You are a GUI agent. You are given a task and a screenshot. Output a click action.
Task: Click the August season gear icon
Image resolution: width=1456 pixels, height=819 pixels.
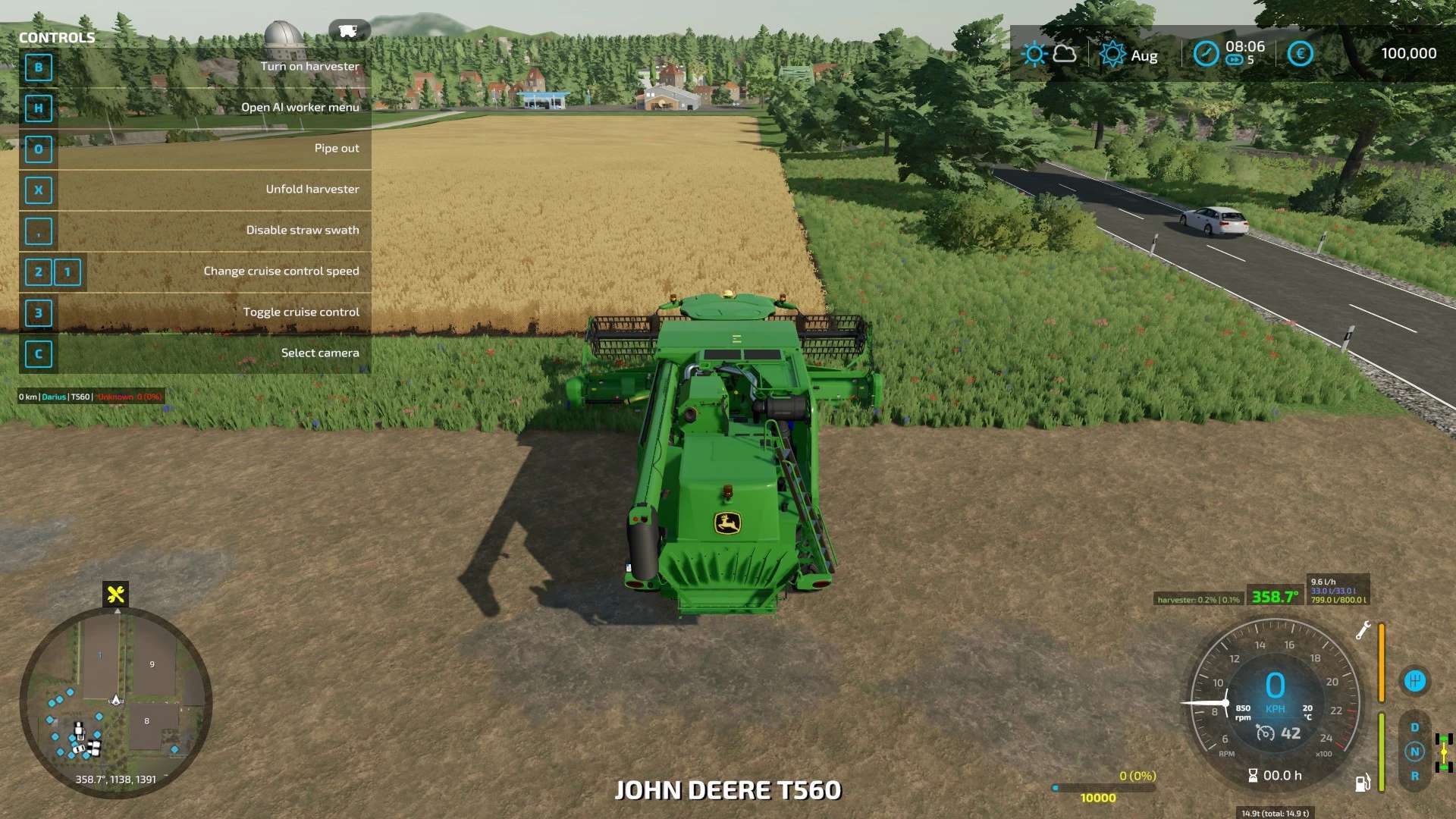(1112, 54)
